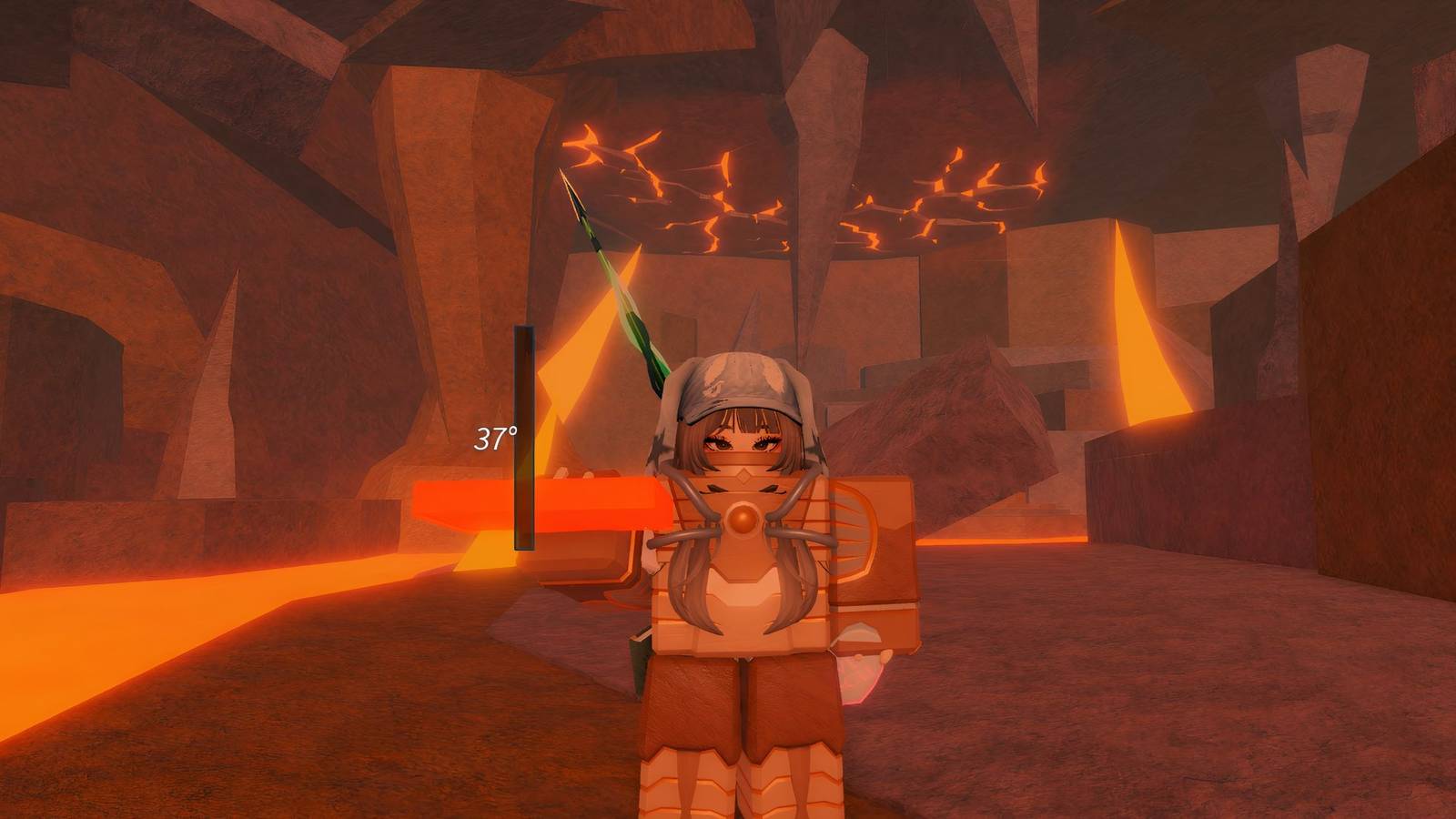Click the 37° temperature readout
This screenshot has width=1456, height=819.
point(494,440)
